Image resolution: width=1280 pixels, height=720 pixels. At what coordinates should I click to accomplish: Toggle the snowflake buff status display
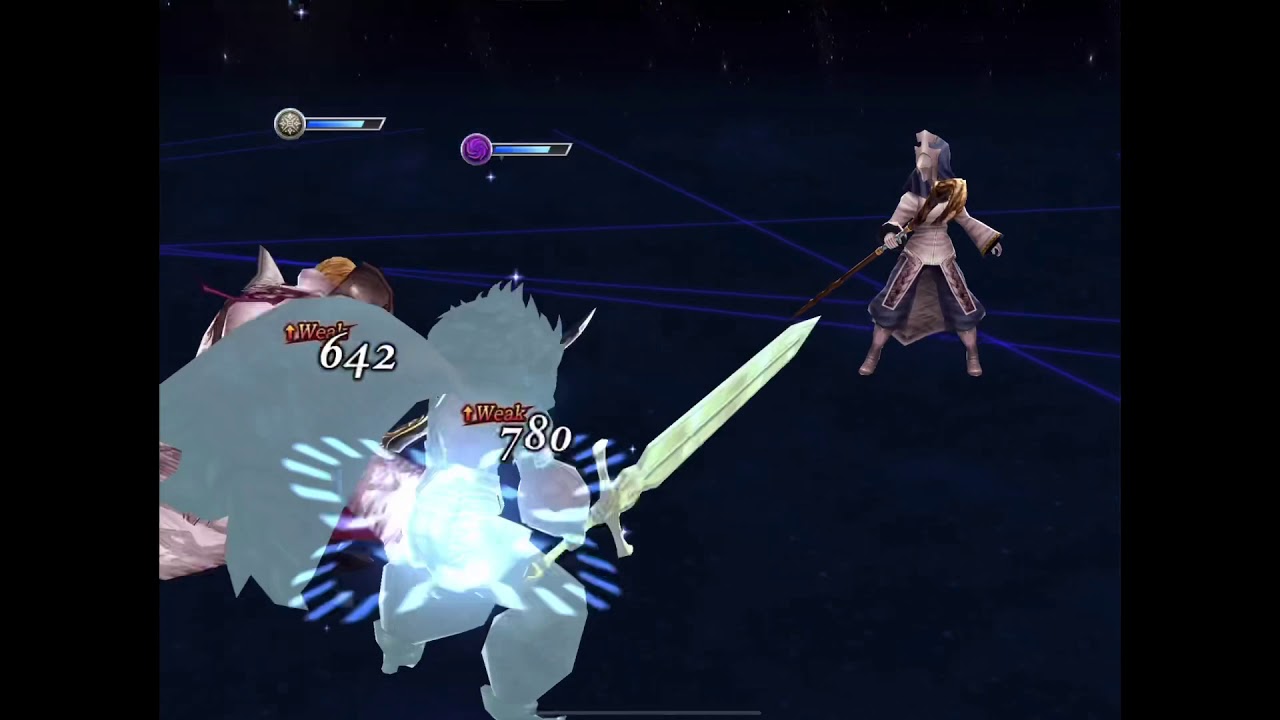pyautogui.click(x=289, y=123)
